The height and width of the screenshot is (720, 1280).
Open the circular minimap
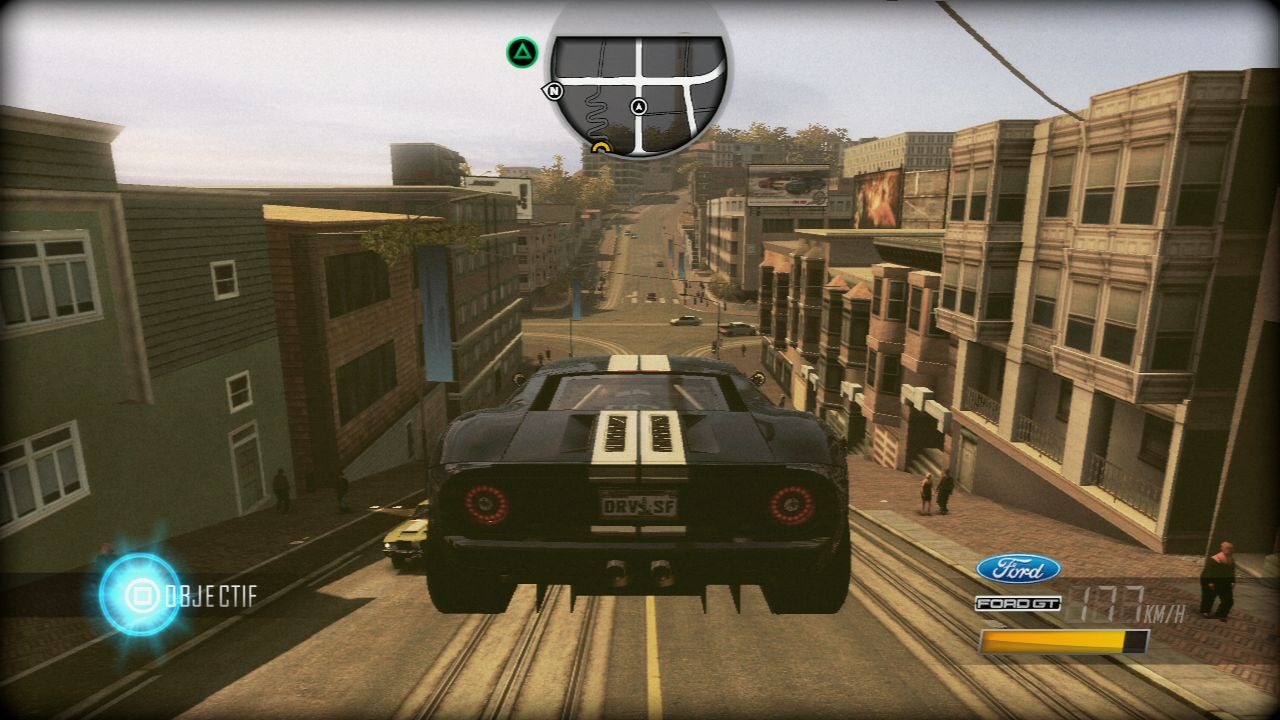(638, 88)
